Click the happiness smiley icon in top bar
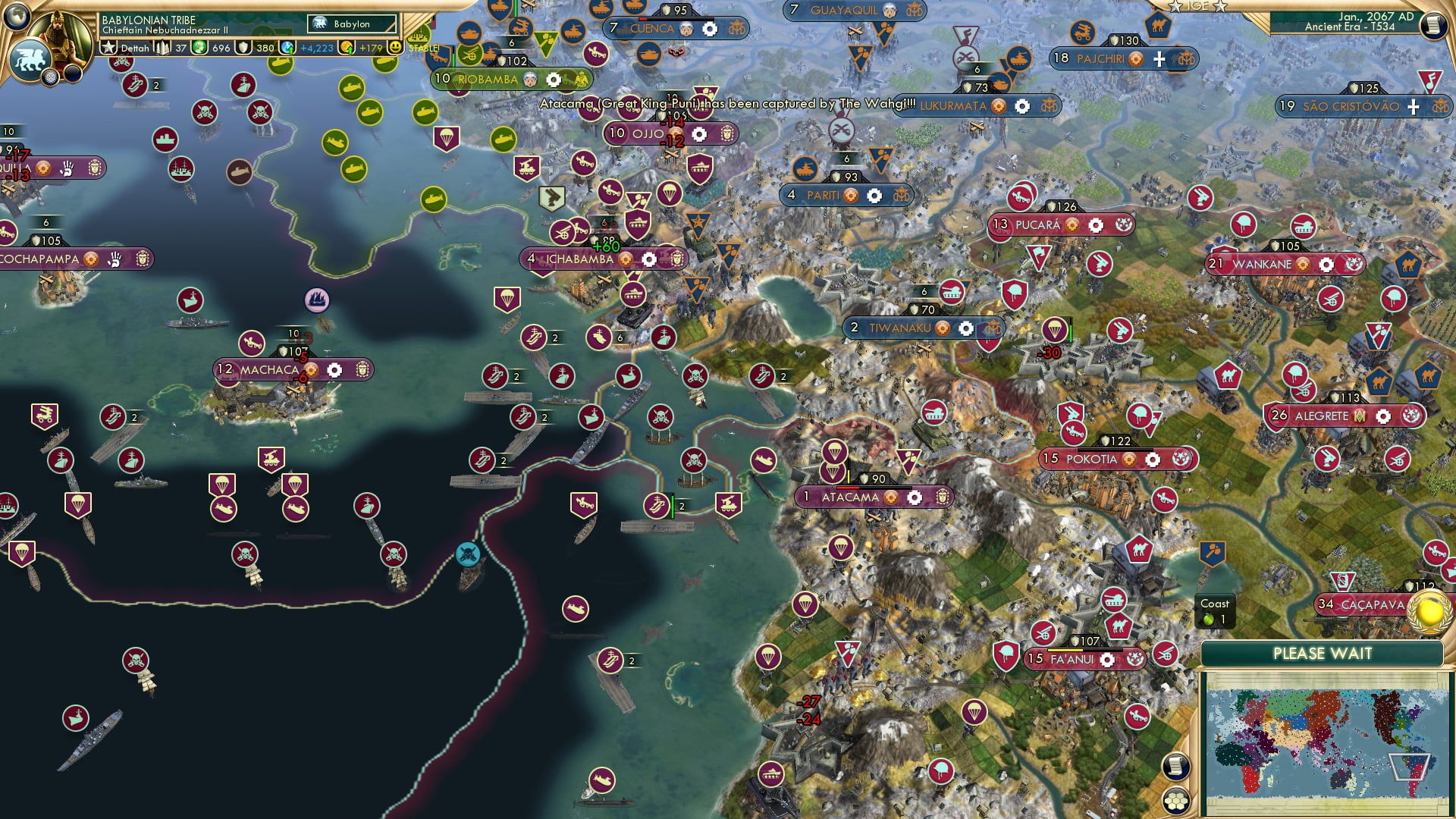1456x819 pixels. pos(394,47)
